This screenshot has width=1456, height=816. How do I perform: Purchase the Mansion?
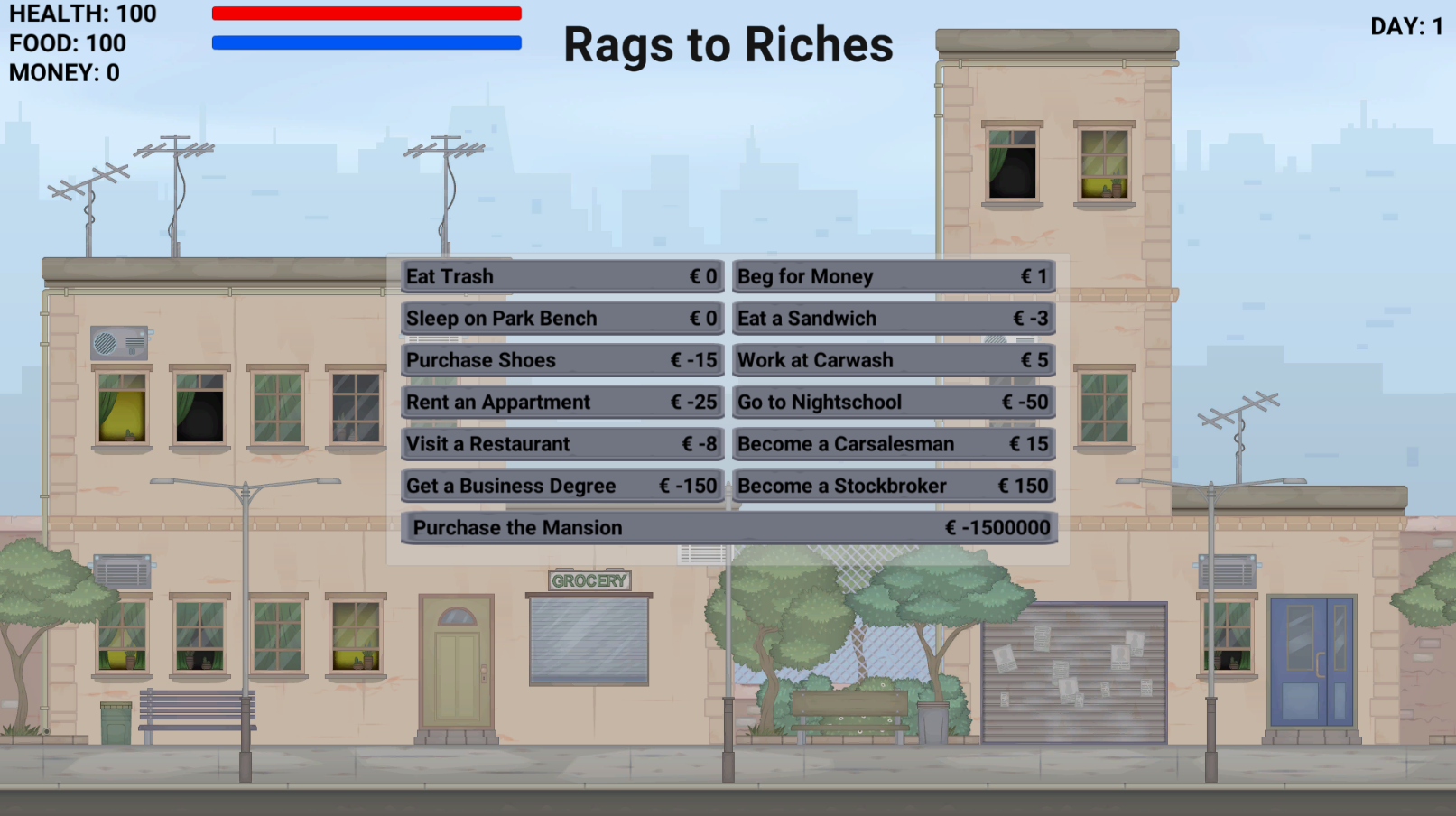point(728,527)
